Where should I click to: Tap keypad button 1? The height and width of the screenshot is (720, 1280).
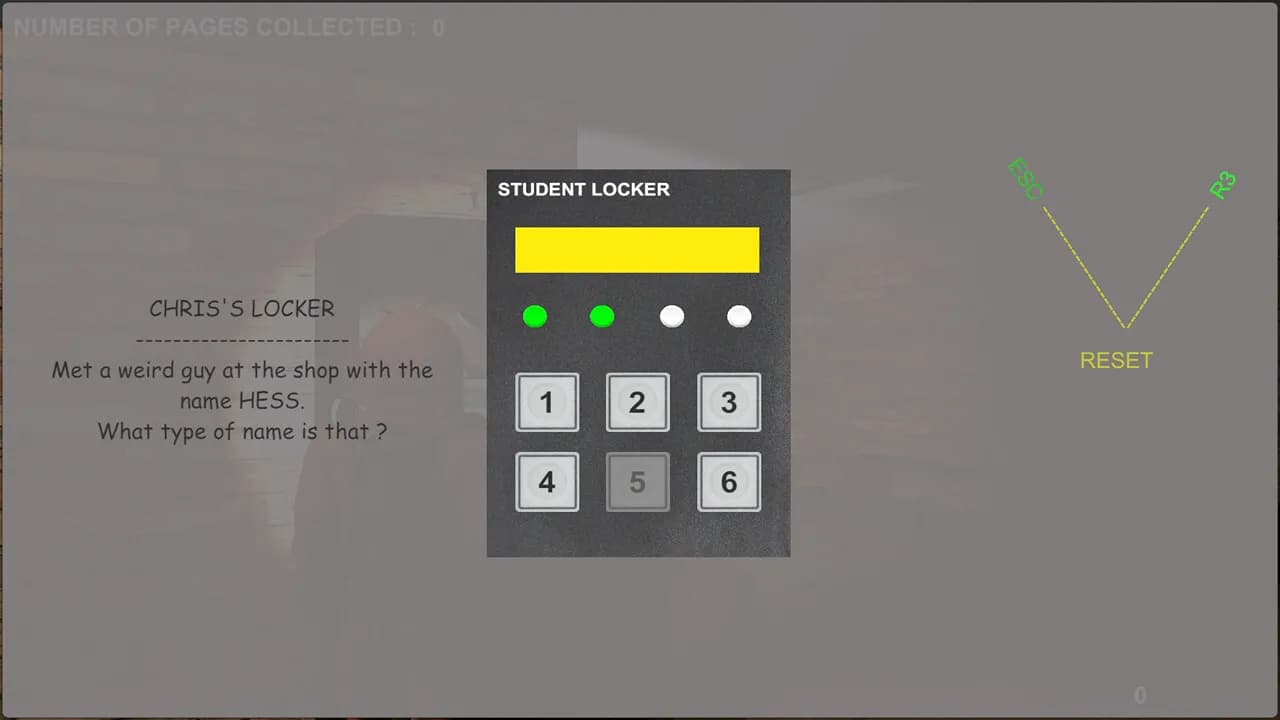pyautogui.click(x=547, y=402)
